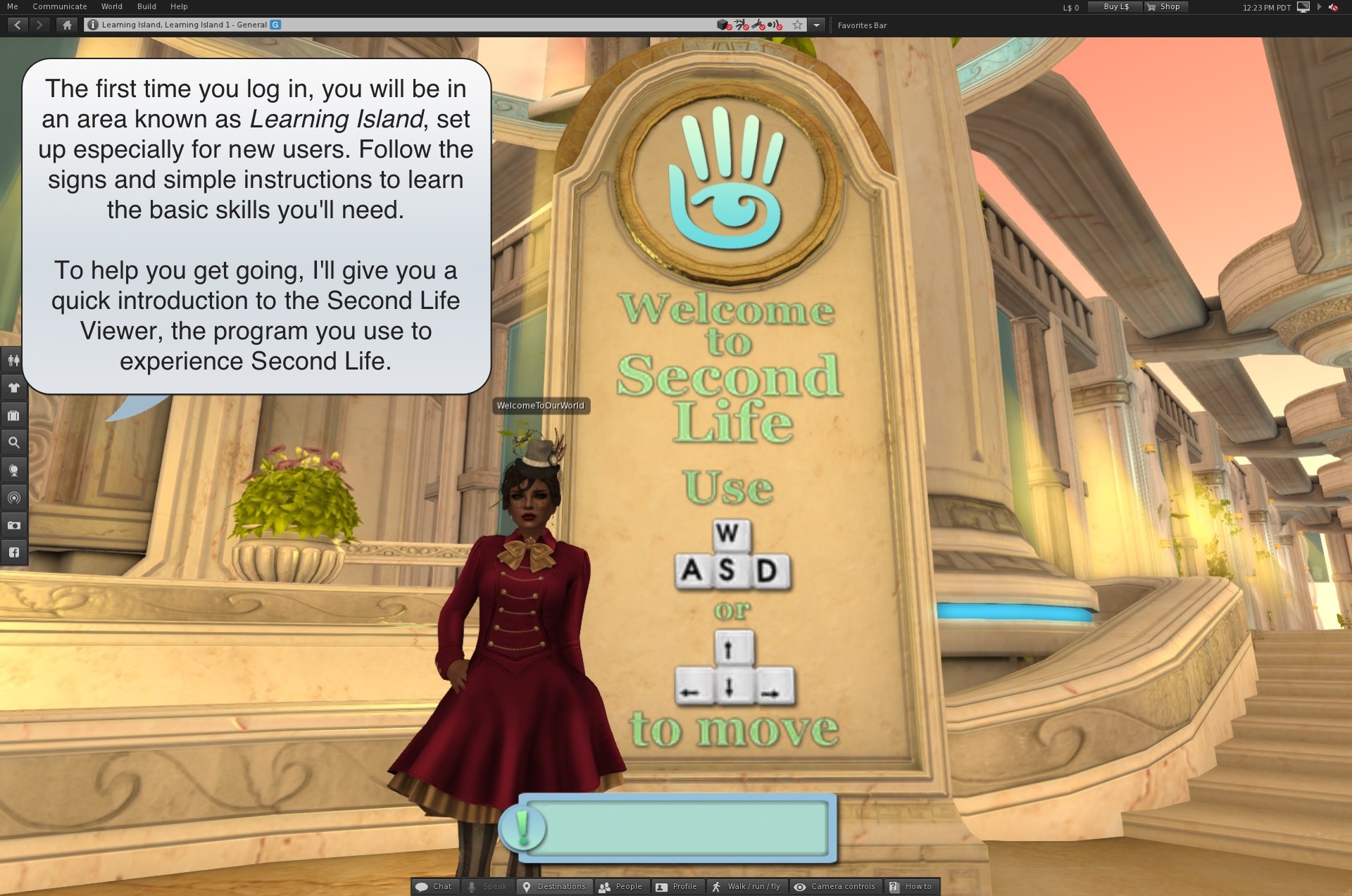
Task: Open the inventory suitcase icon
Action: coord(13,415)
